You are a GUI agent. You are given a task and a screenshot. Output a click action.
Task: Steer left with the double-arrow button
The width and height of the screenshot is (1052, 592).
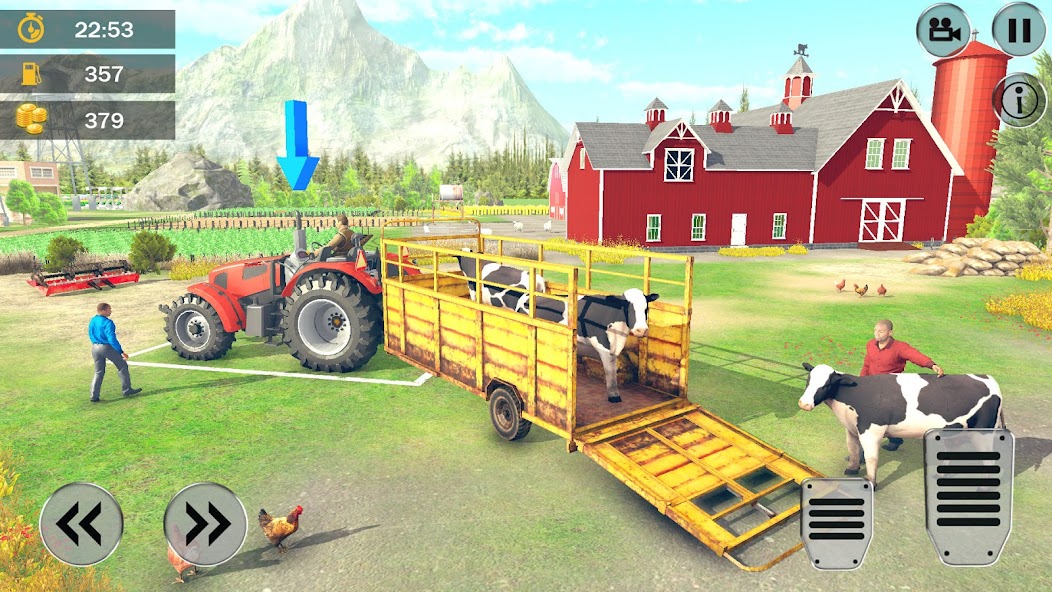(81, 524)
